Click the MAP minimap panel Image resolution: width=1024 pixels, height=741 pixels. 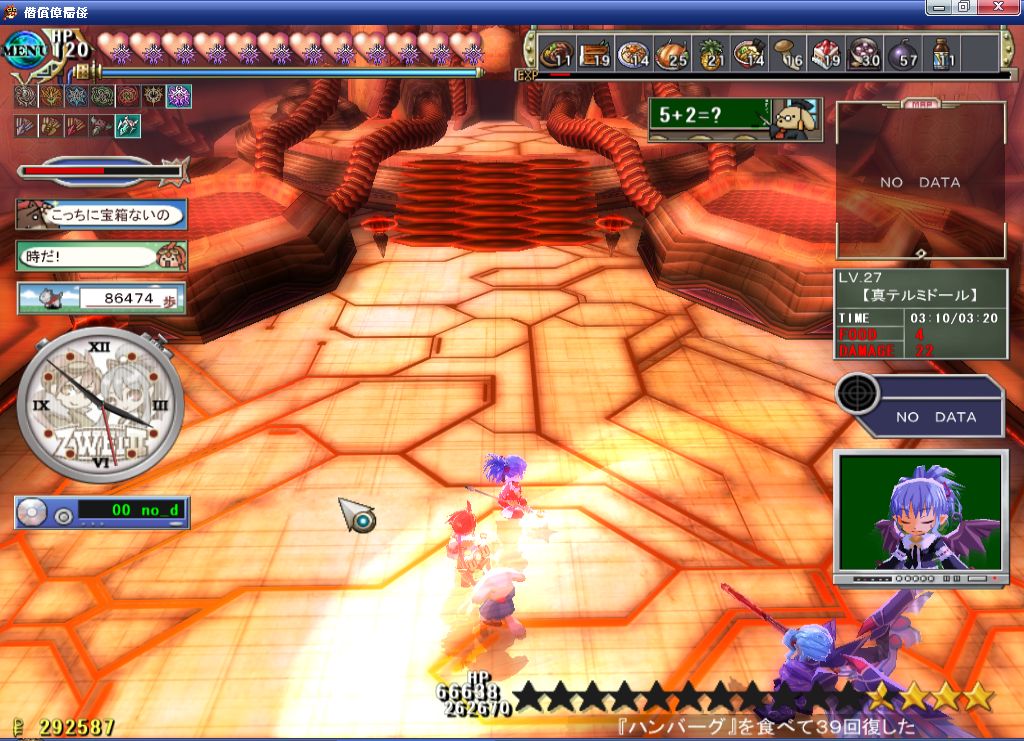pos(920,182)
